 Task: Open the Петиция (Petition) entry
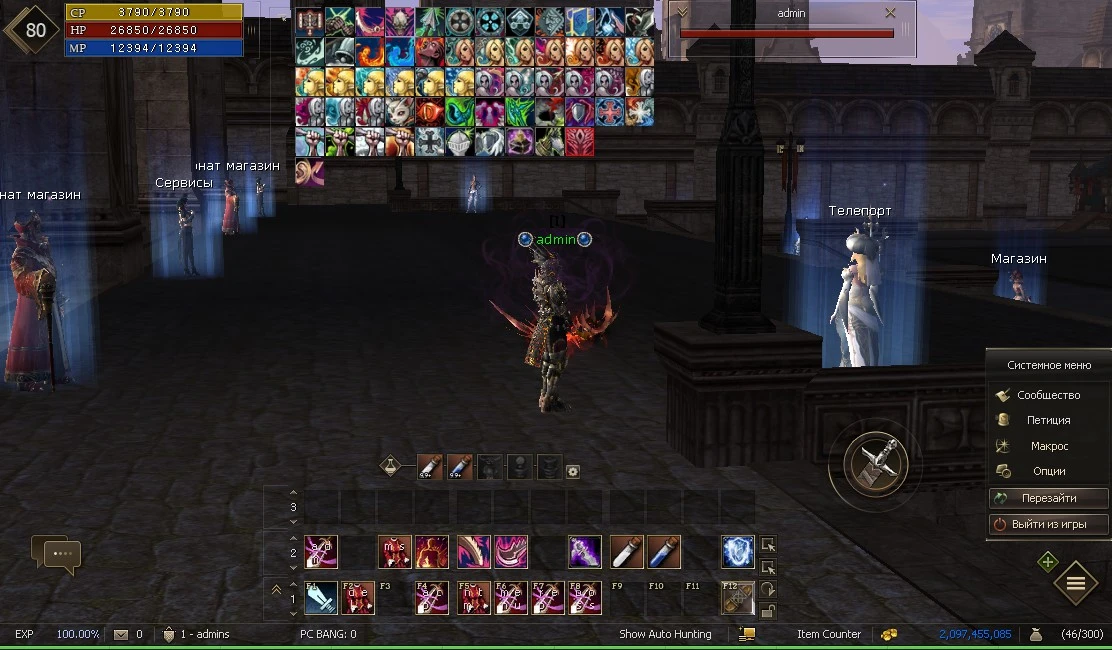[1048, 420]
